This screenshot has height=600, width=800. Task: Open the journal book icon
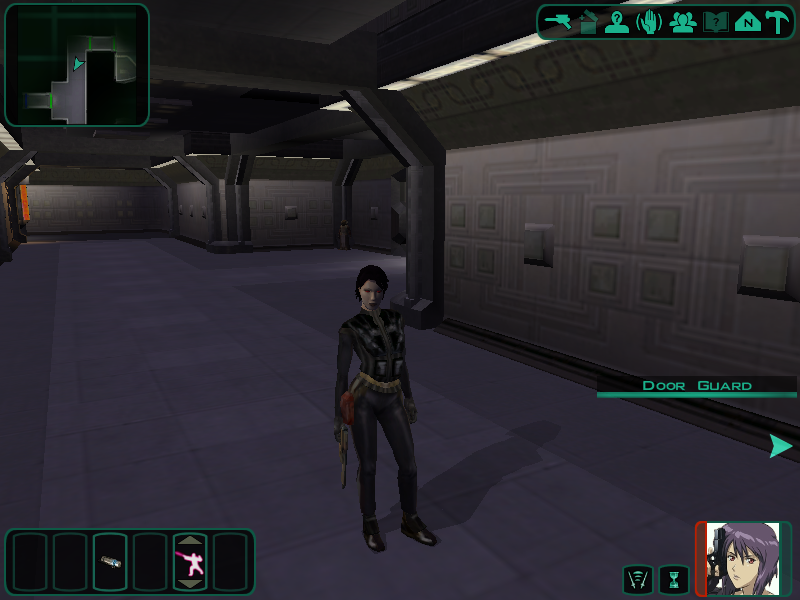coord(715,22)
